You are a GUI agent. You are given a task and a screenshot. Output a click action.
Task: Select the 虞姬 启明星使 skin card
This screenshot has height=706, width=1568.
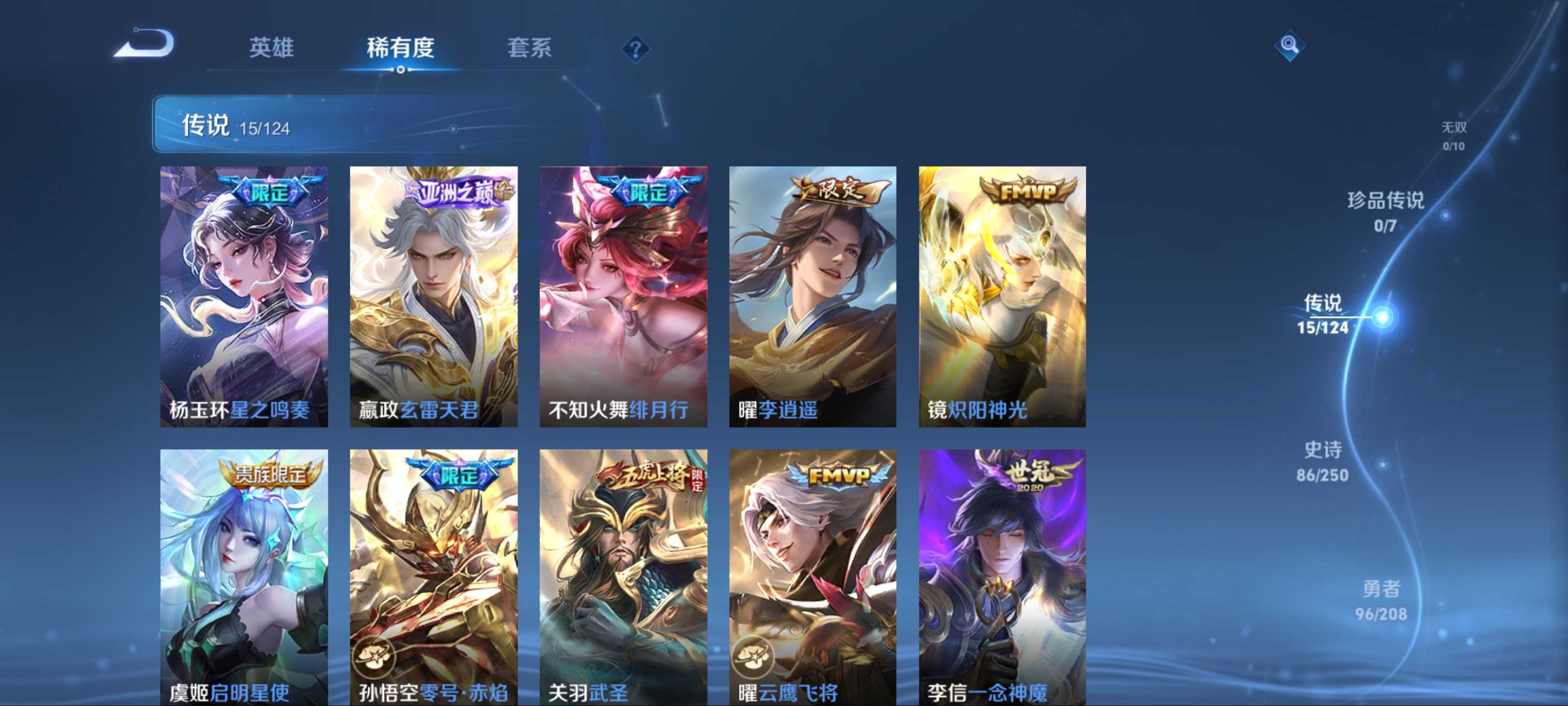coord(244,576)
